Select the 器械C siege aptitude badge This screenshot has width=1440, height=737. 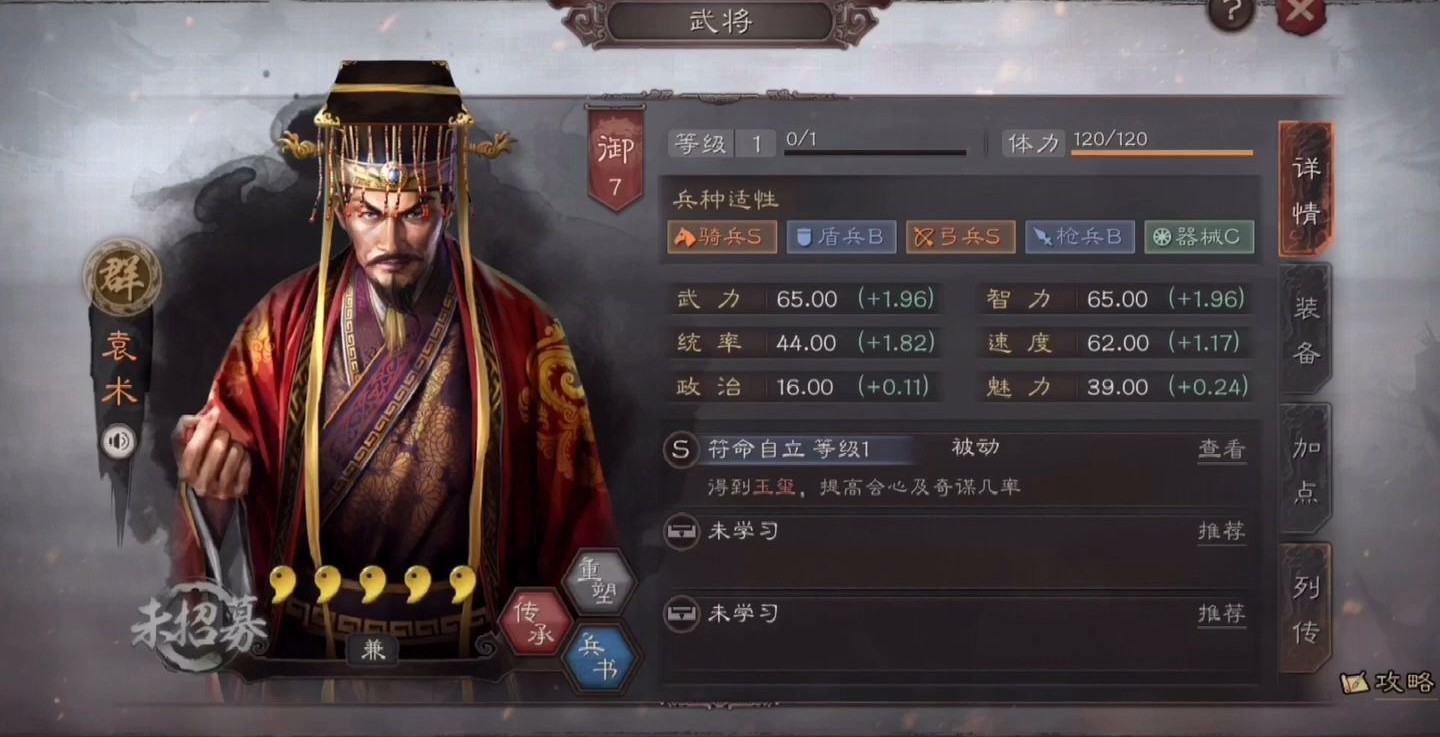pyautogui.click(x=1198, y=237)
